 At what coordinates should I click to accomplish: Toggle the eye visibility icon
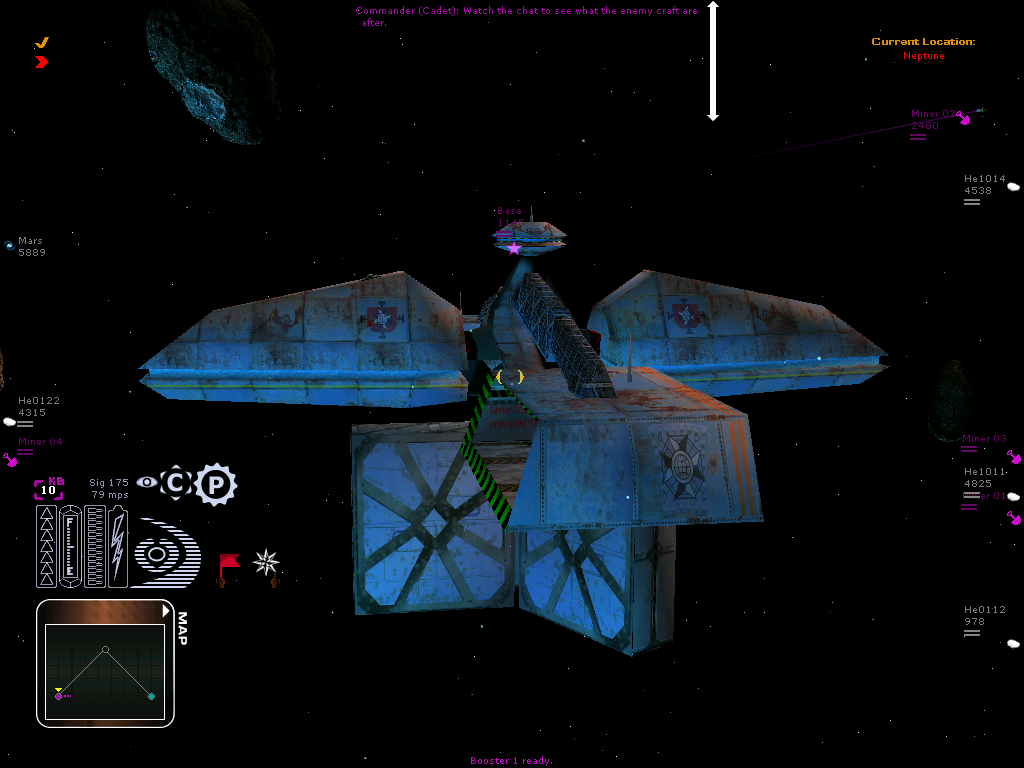point(147,483)
